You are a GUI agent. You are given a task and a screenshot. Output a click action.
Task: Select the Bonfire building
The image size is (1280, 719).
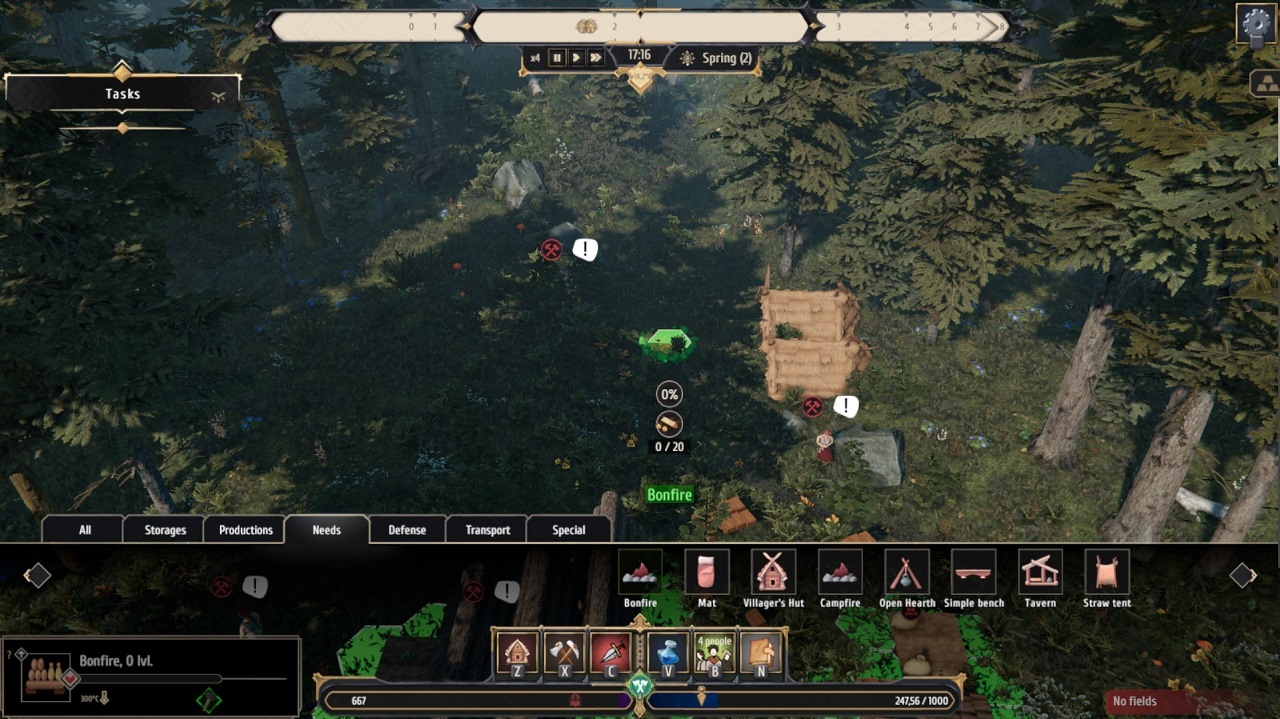click(640, 573)
